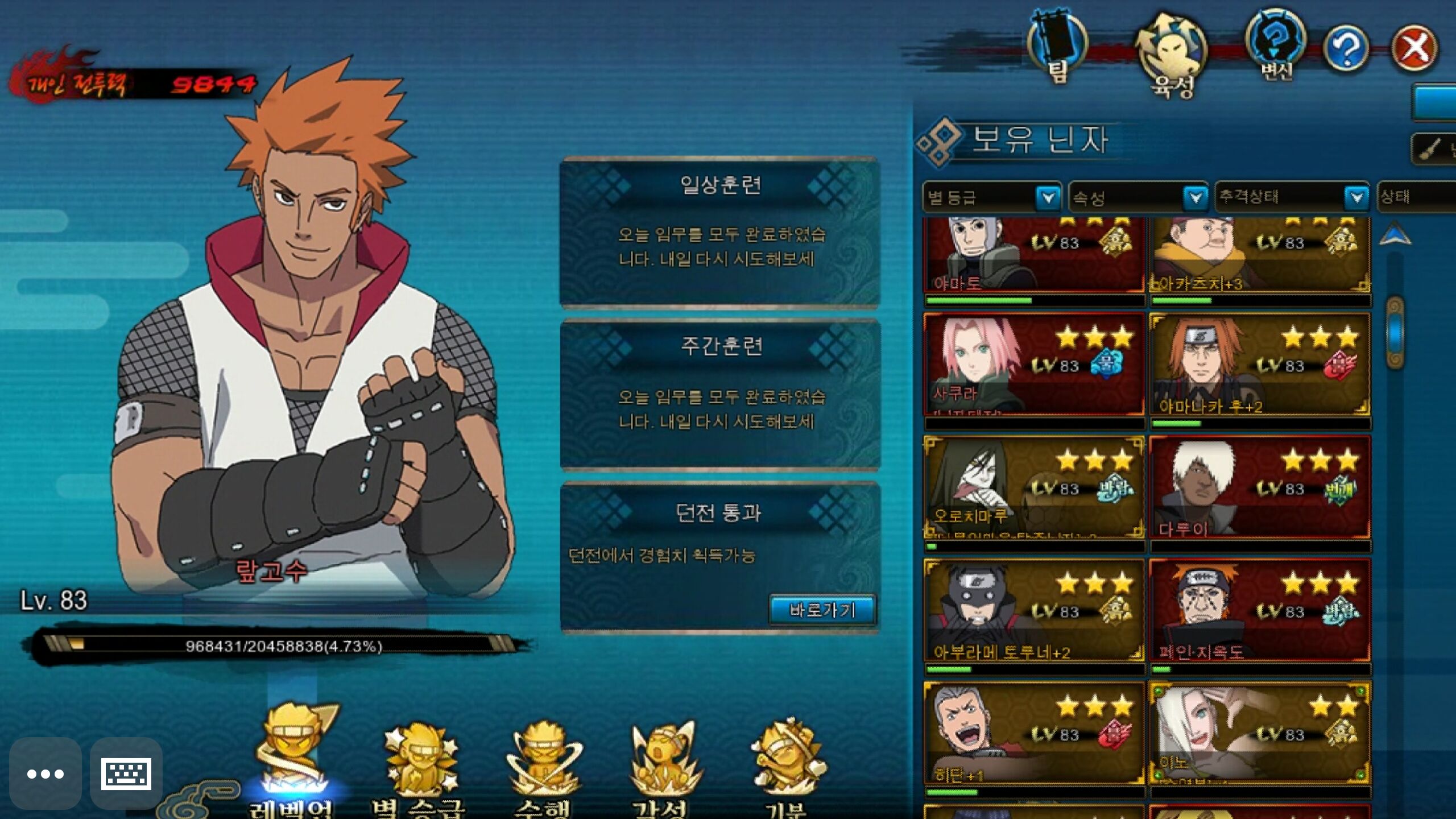Select the 이노 ninja card
Viewport: 1456px width, 819px height.
click(1259, 733)
